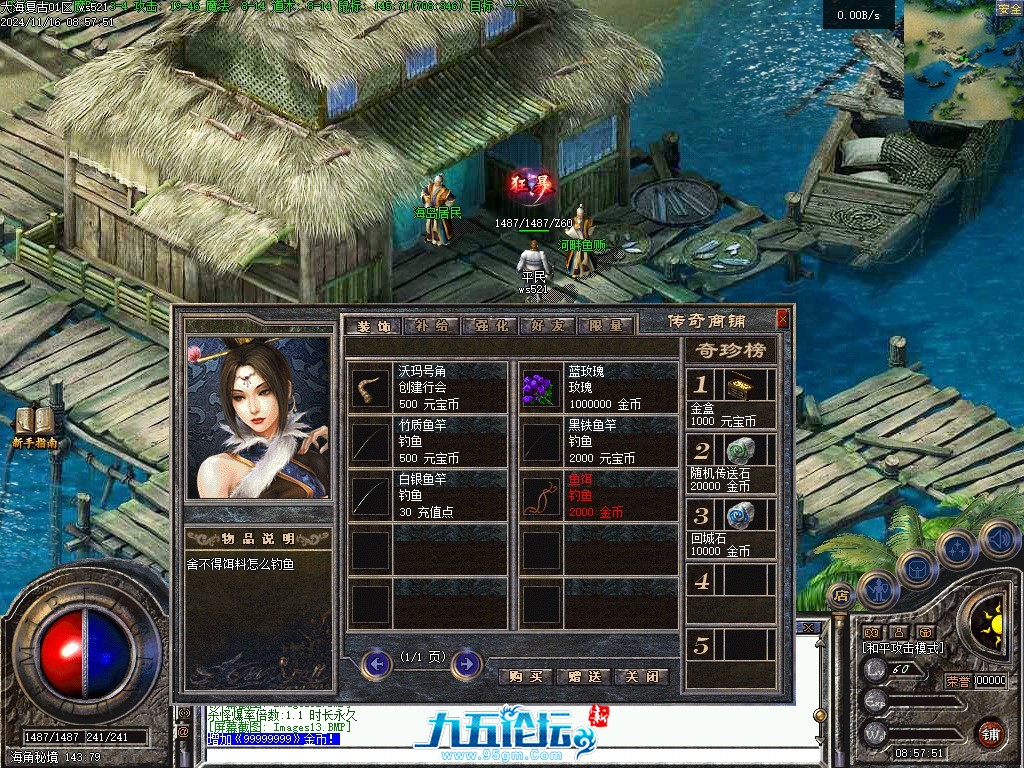The height and width of the screenshot is (768, 1024).
Task: Toggle the sound speaker button
Action: 999,539
